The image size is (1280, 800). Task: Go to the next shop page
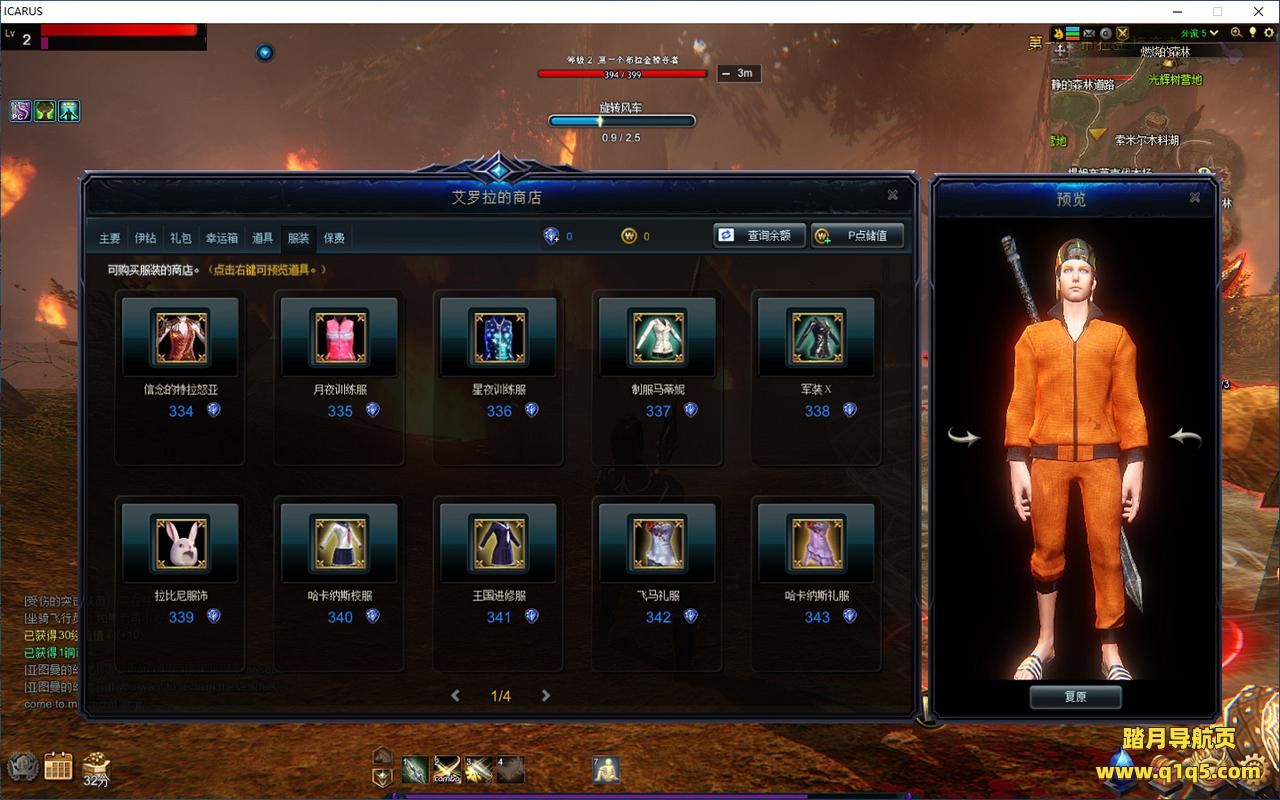[x=546, y=696]
